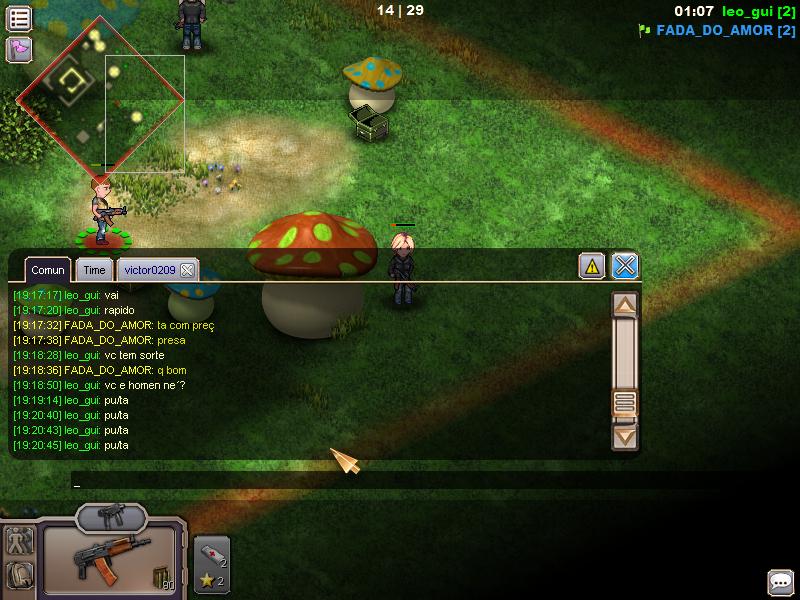The image size is (800, 600).
Task: Use the medkit bandage item
Action: 211,552
